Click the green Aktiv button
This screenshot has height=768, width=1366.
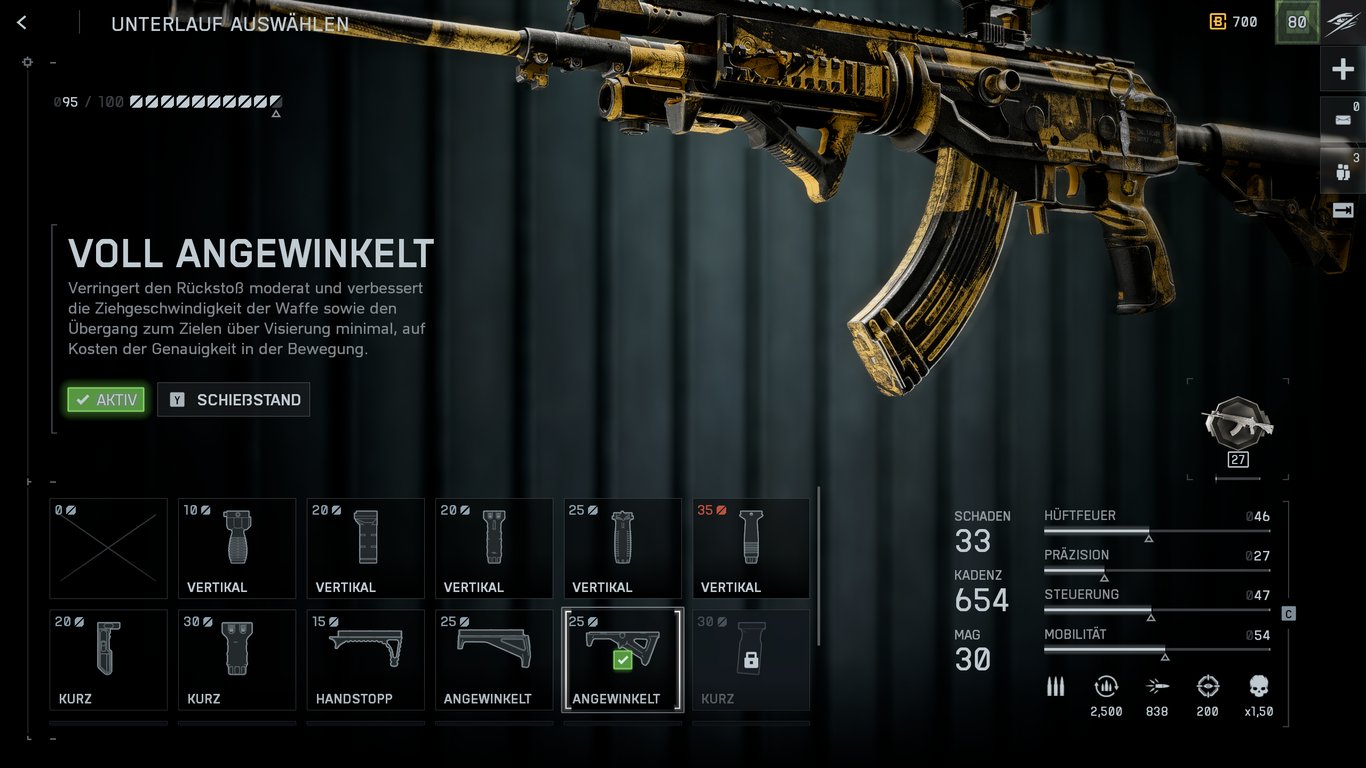pyautogui.click(x=106, y=400)
